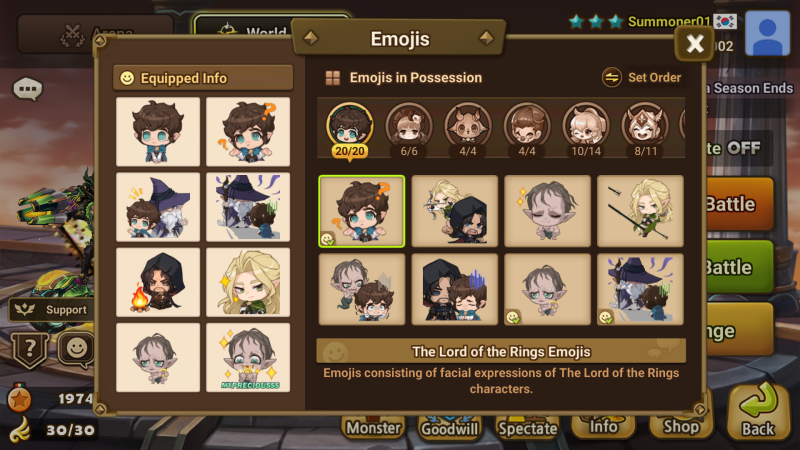The width and height of the screenshot is (800, 450).
Task: Open the chat speech bubble
Action: (28, 89)
